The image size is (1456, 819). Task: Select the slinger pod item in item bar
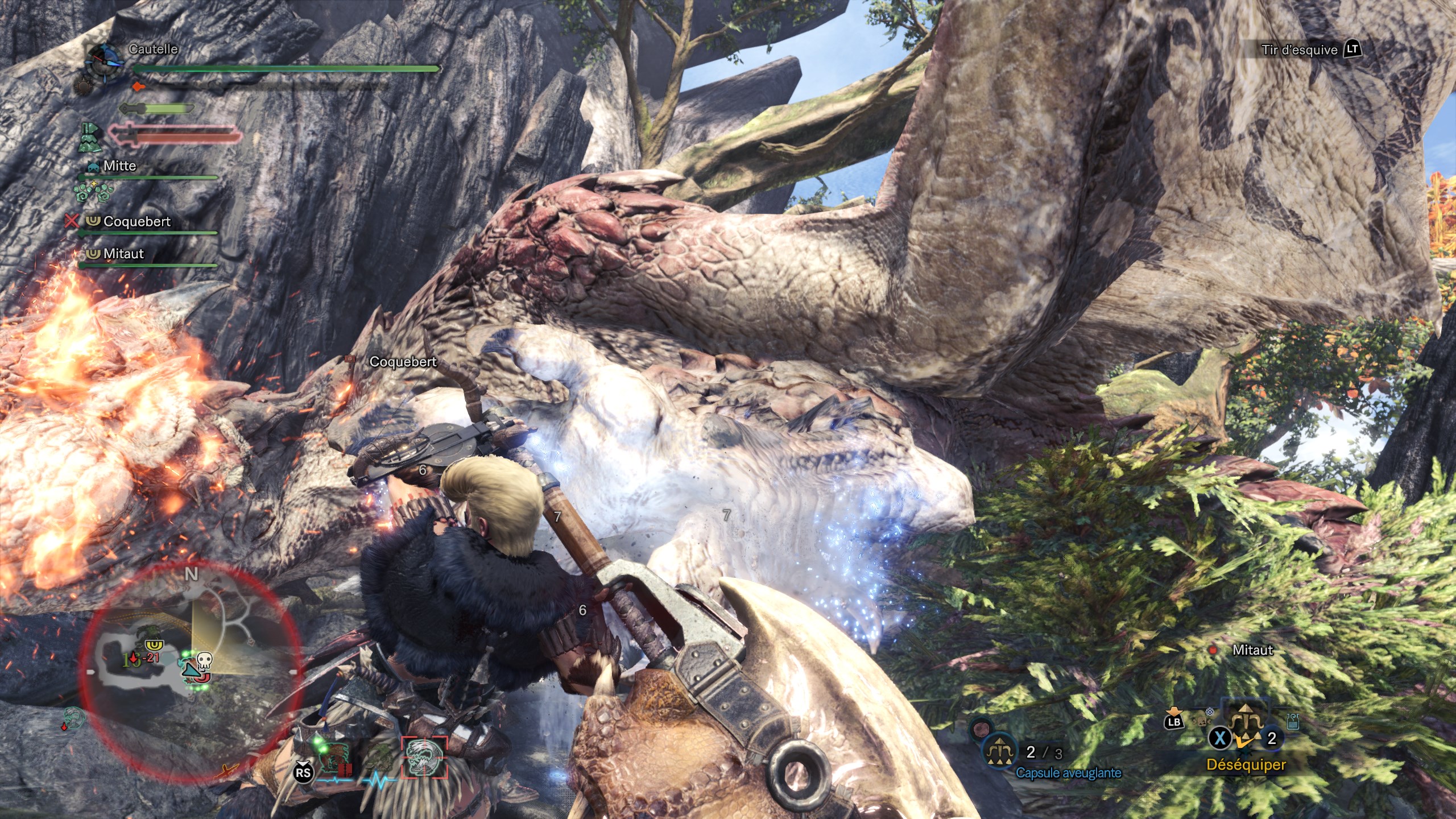point(1246,722)
